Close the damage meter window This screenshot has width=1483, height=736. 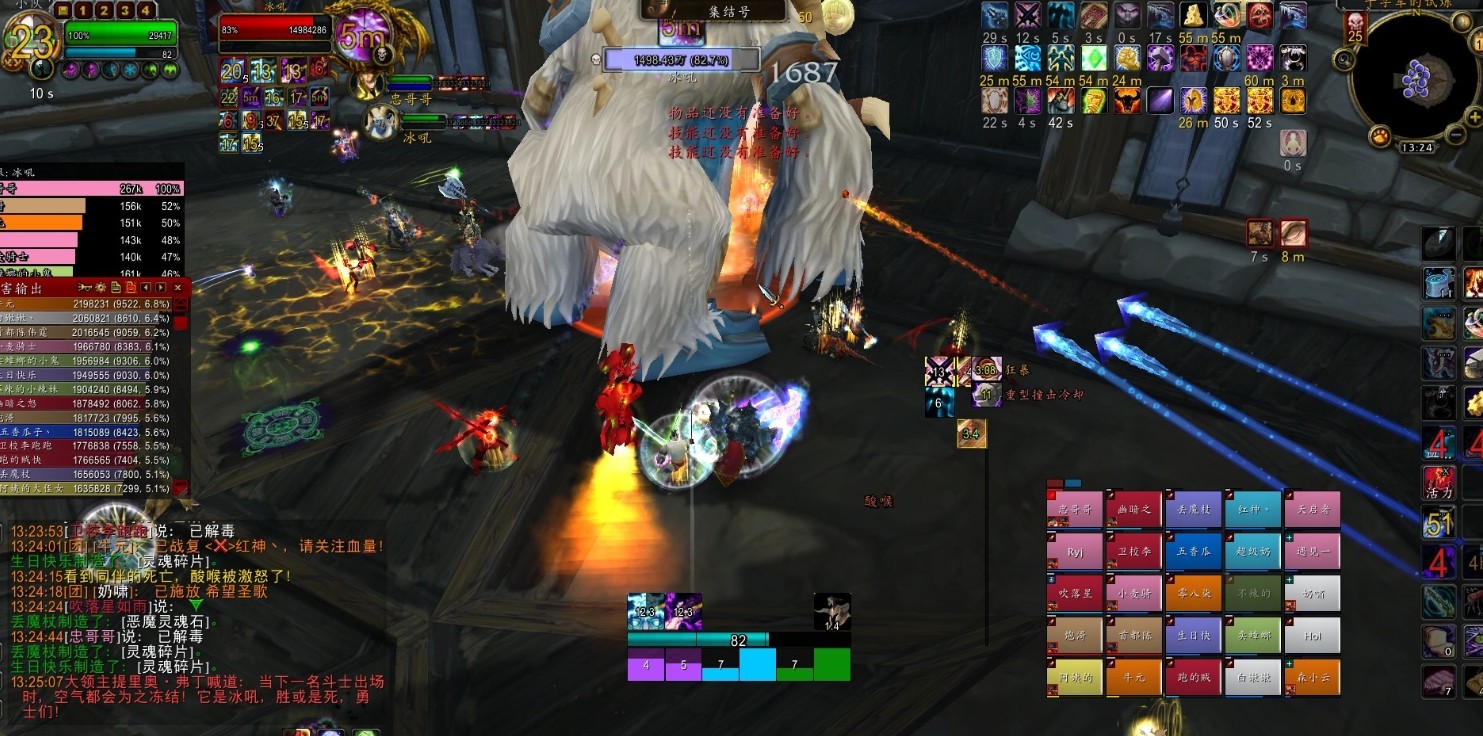178,287
